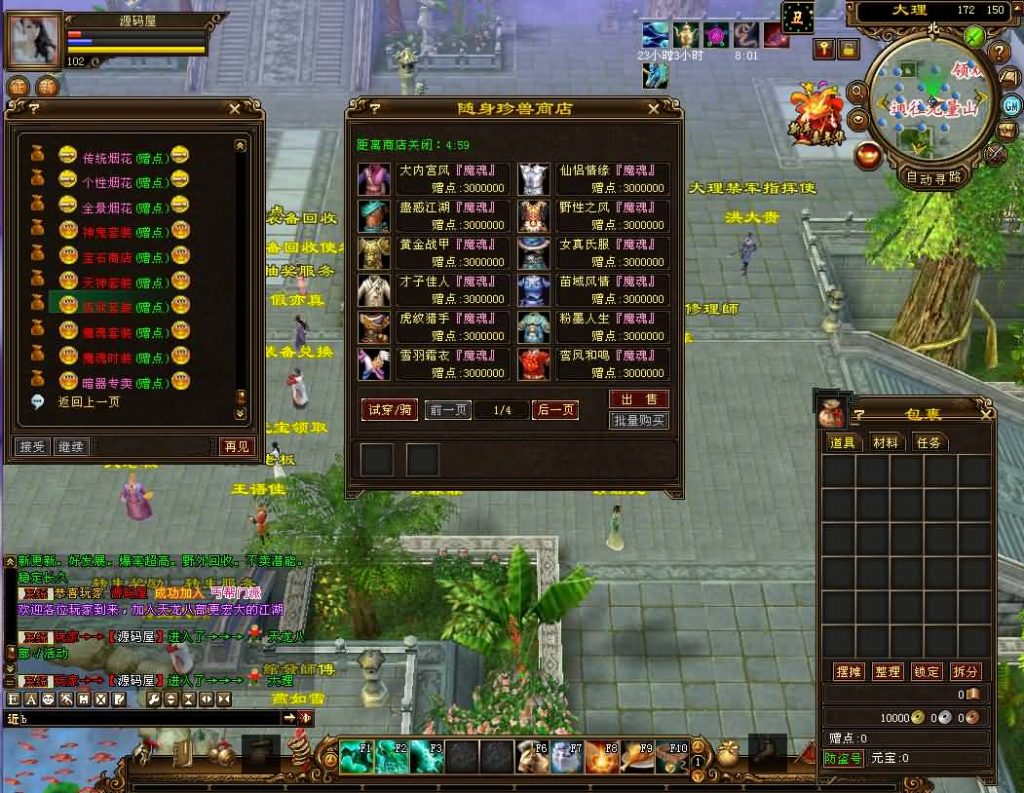Switch to the 材料 bag tab
The width and height of the screenshot is (1024, 793).
click(x=885, y=442)
